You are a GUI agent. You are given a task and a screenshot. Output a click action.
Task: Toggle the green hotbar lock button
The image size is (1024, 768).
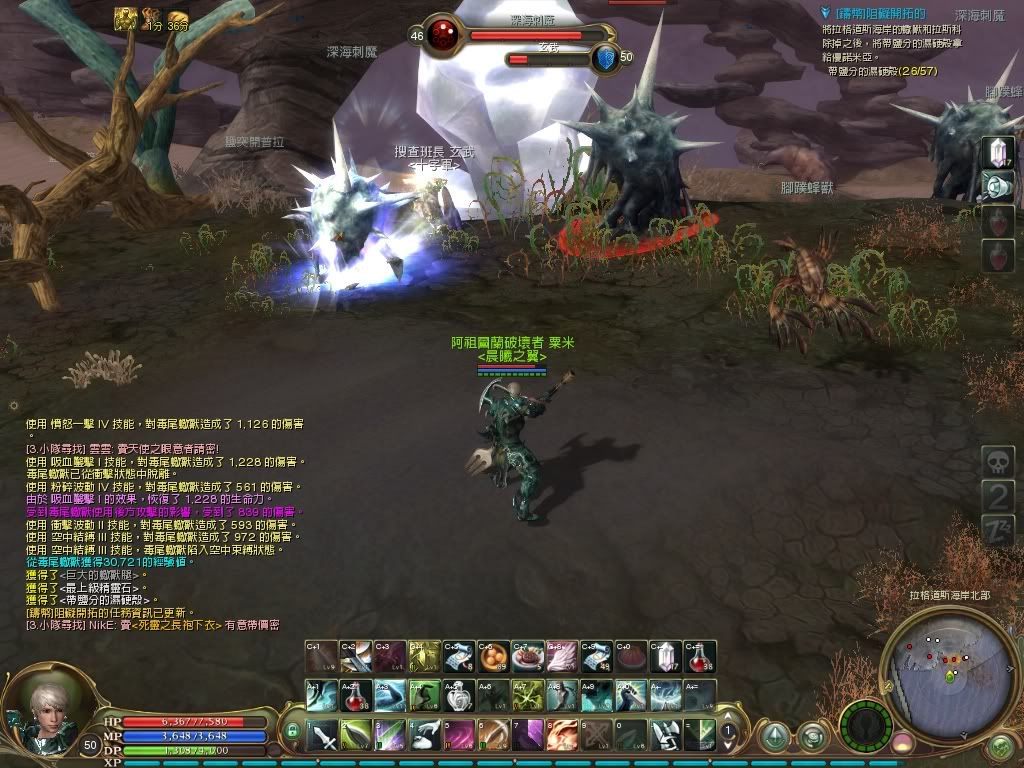point(293,732)
